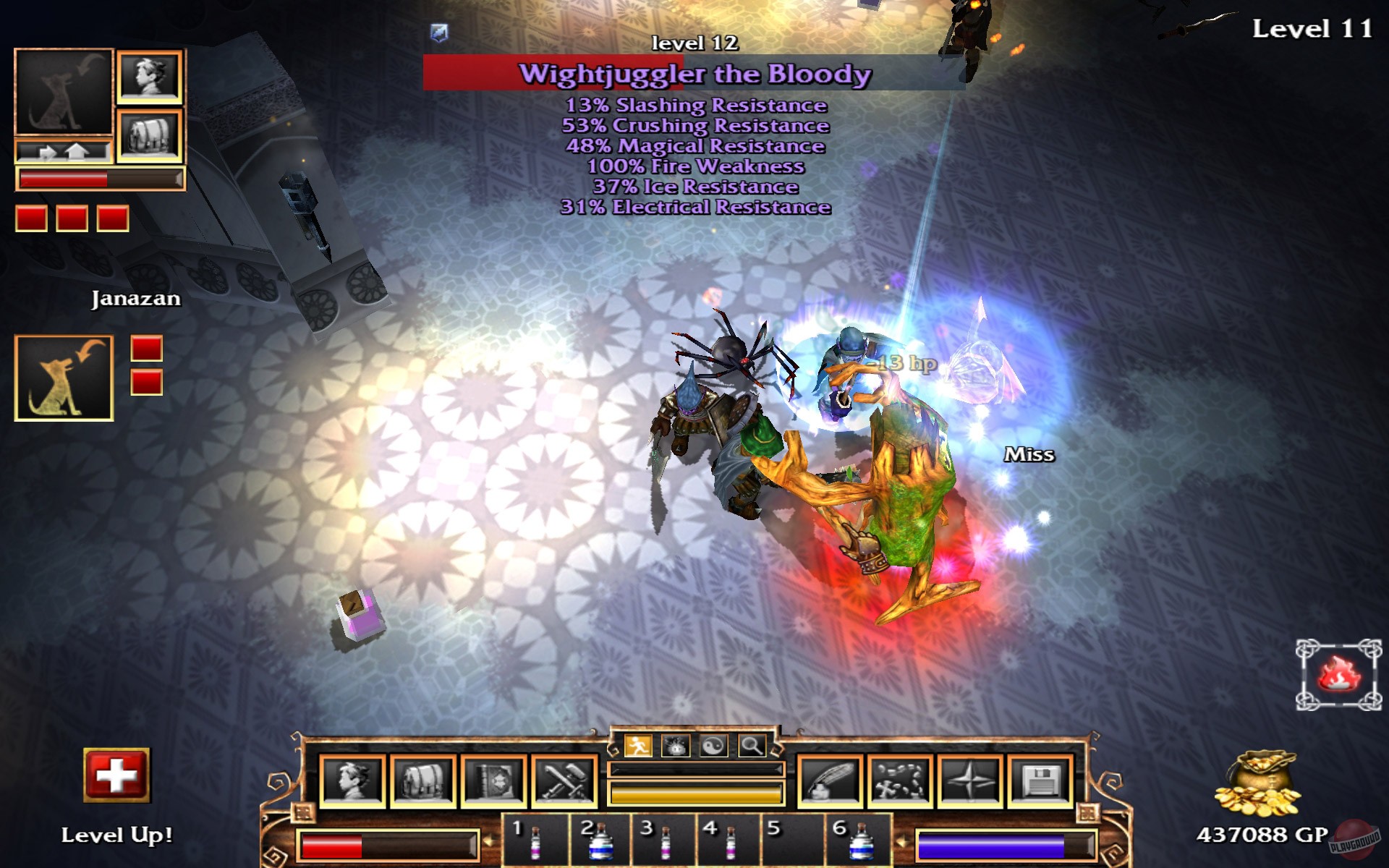
Task: Open the inventory backpack icon
Action: 422,779
